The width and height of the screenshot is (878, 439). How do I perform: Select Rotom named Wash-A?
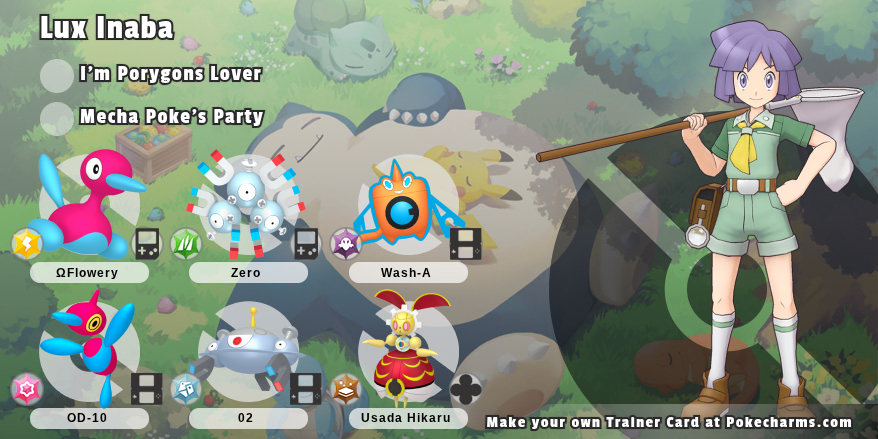click(x=405, y=203)
